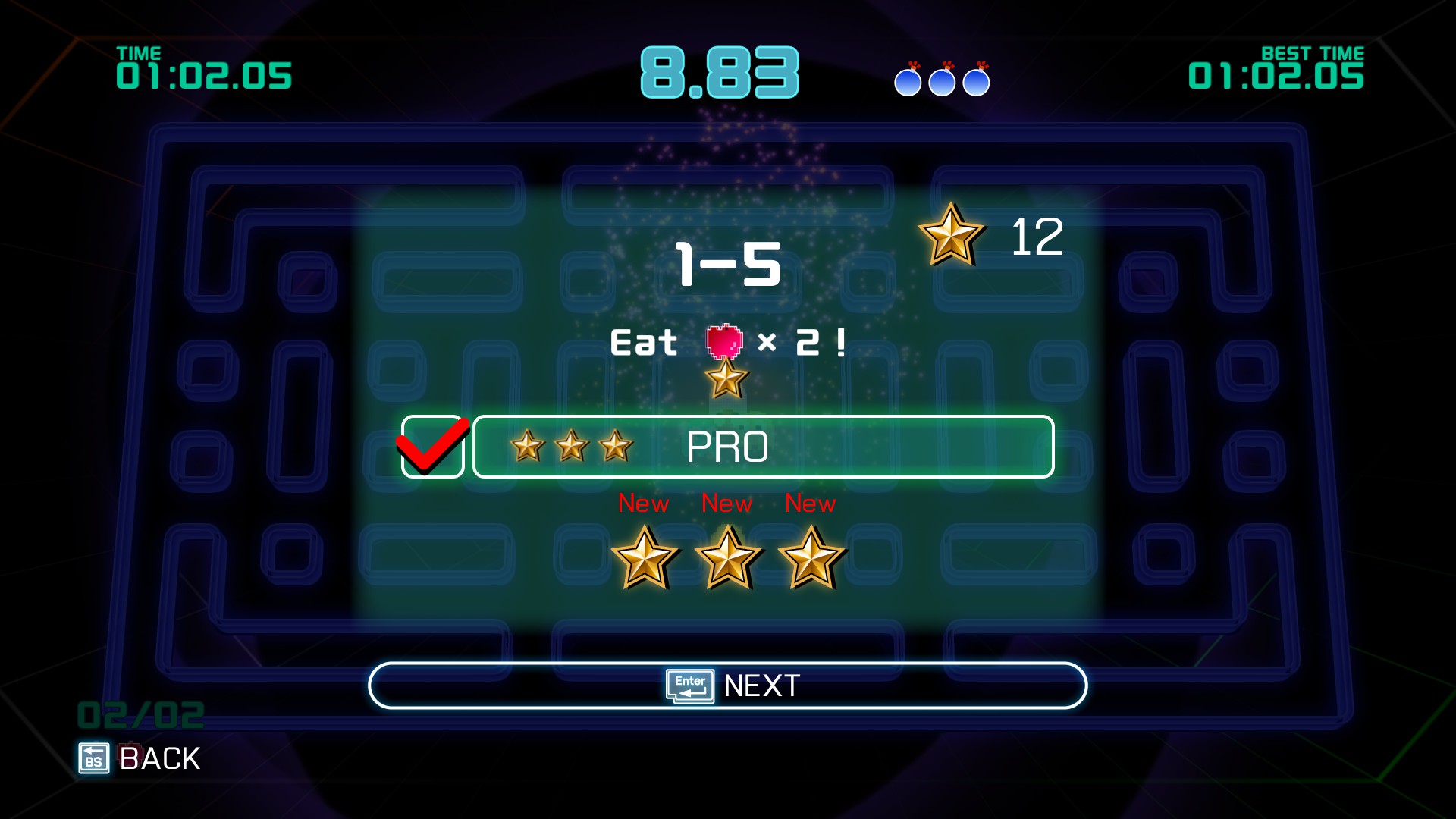This screenshot has height=819, width=1456.
Task: Select the PRO difficulty bar
Action: (x=763, y=447)
